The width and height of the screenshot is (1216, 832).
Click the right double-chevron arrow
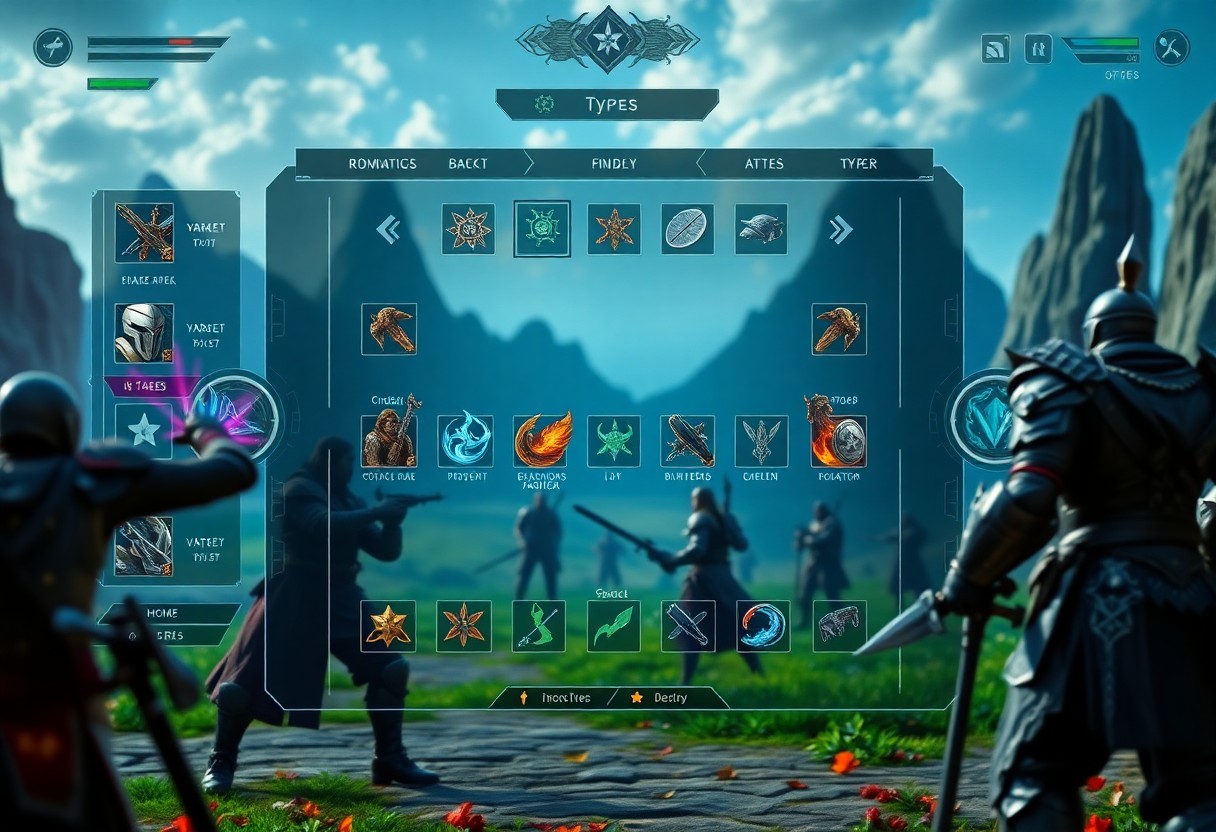coord(840,230)
